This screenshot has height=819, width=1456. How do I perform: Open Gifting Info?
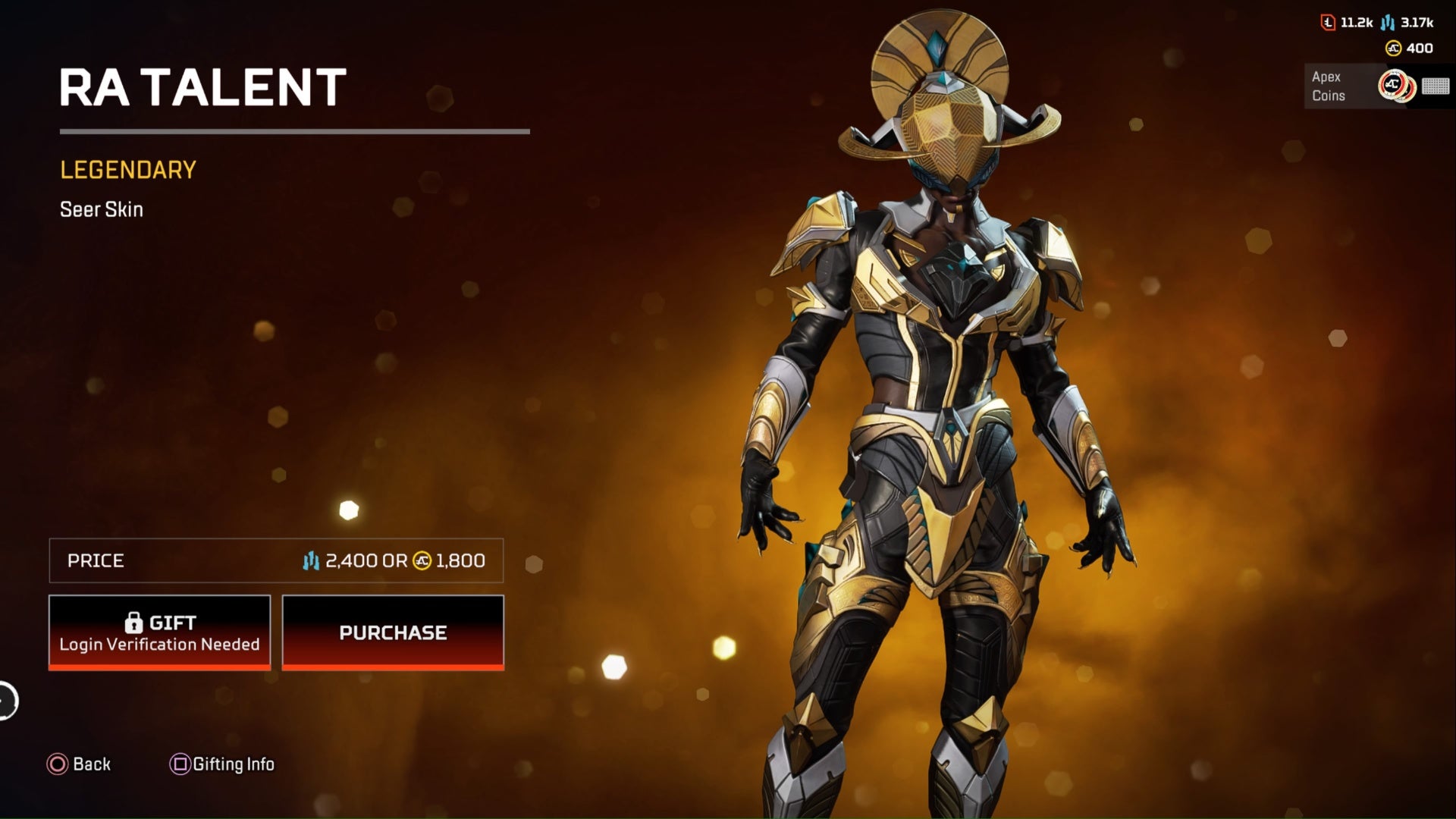222,764
